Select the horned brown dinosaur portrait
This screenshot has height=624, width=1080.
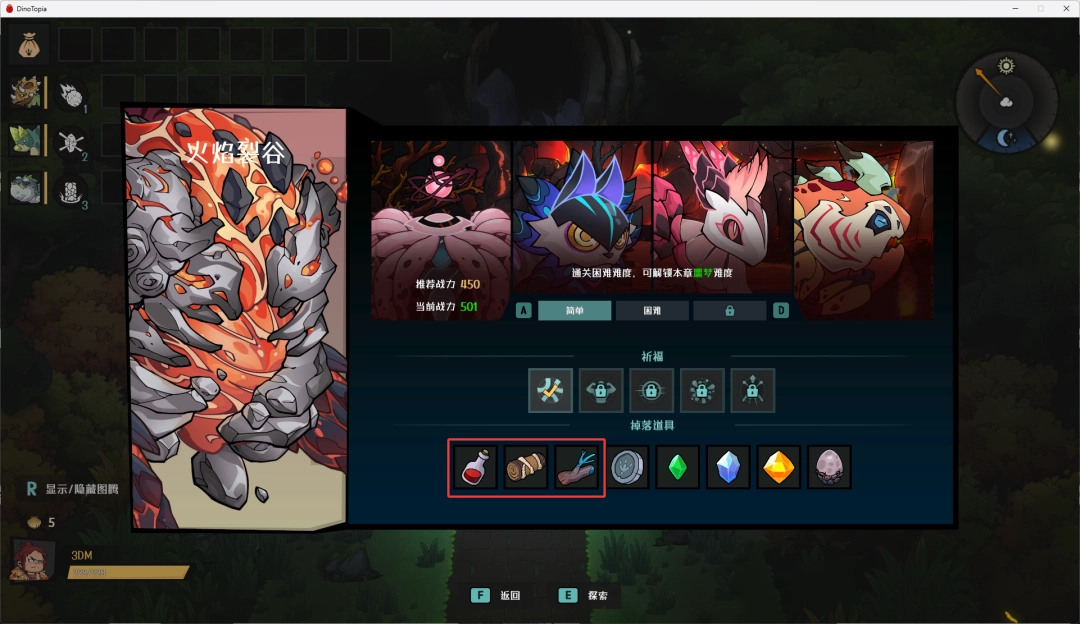point(26,93)
